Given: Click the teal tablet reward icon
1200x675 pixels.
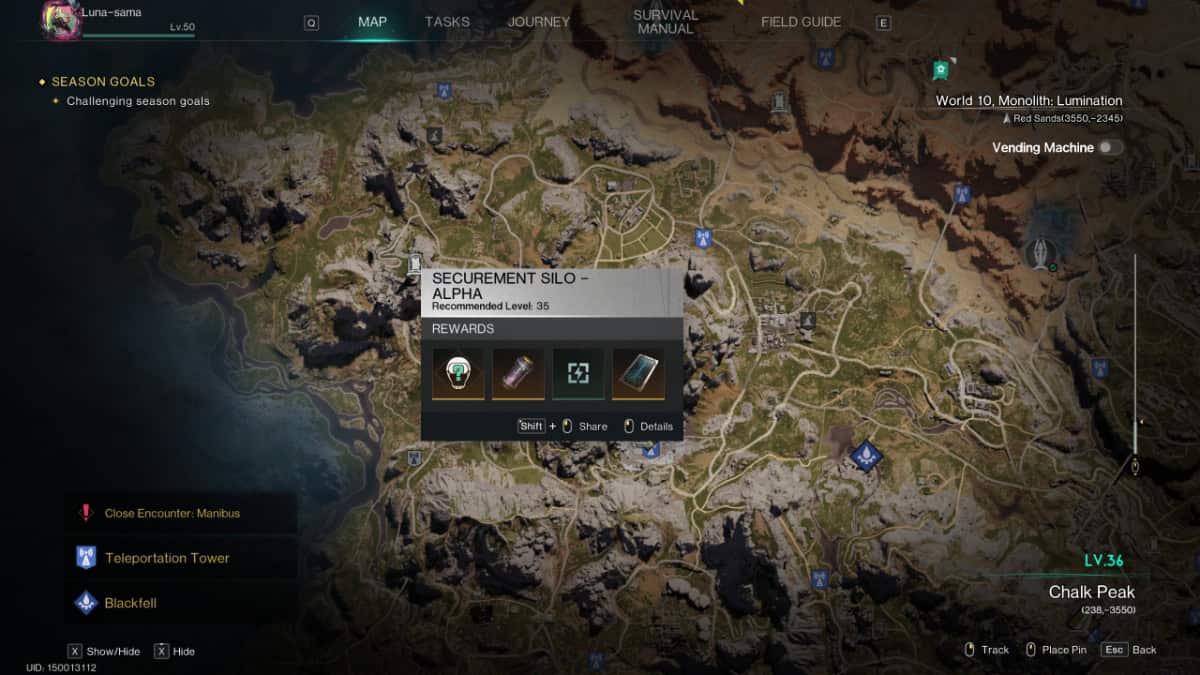Looking at the screenshot, I should click(638, 373).
